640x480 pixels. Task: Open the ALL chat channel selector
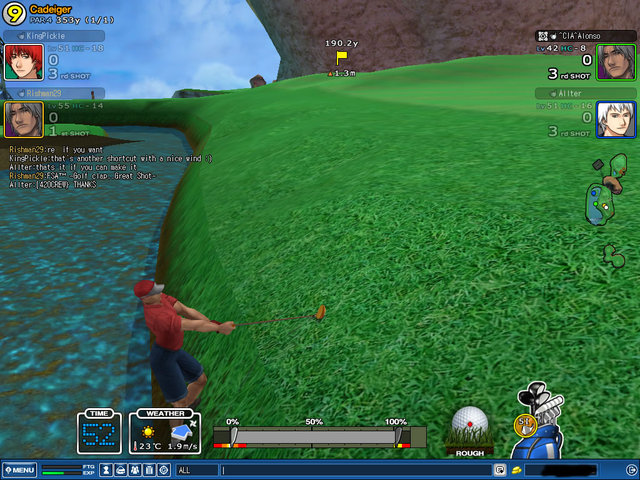(x=196, y=470)
